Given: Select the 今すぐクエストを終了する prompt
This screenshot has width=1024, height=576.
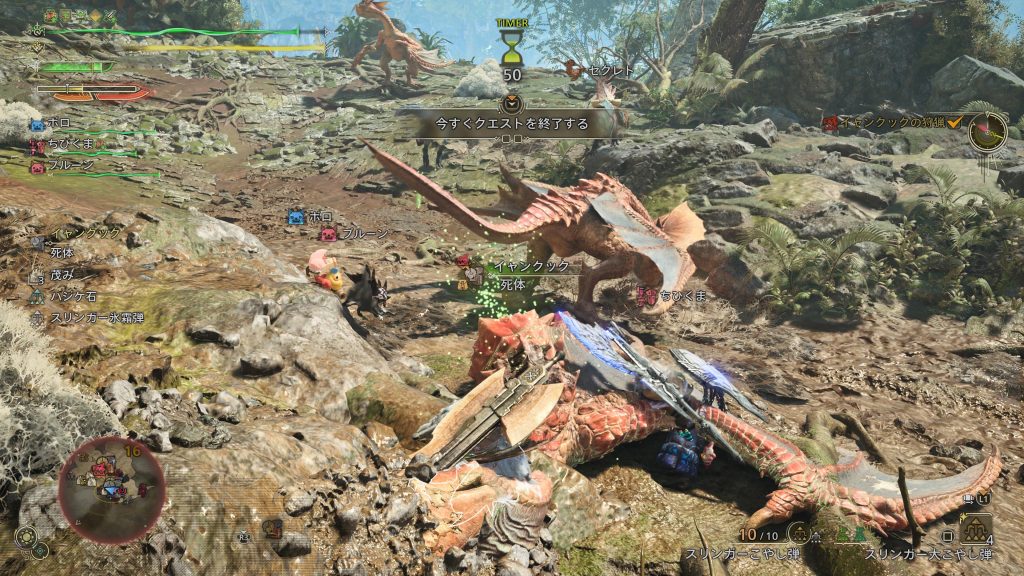Looking at the screenshot, I should 511,123.
